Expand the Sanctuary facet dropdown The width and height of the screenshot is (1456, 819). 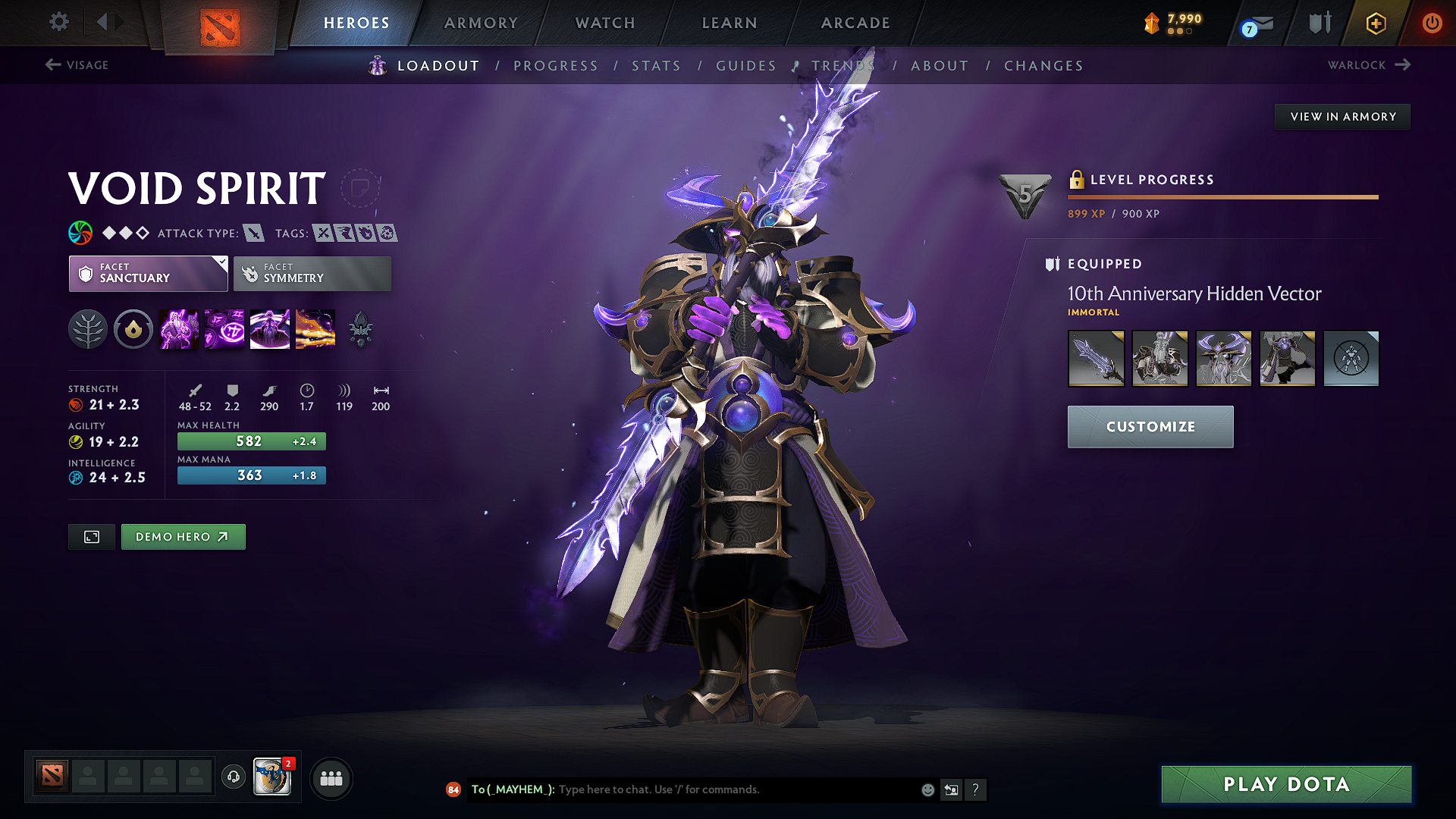click(x=221, y=263)
